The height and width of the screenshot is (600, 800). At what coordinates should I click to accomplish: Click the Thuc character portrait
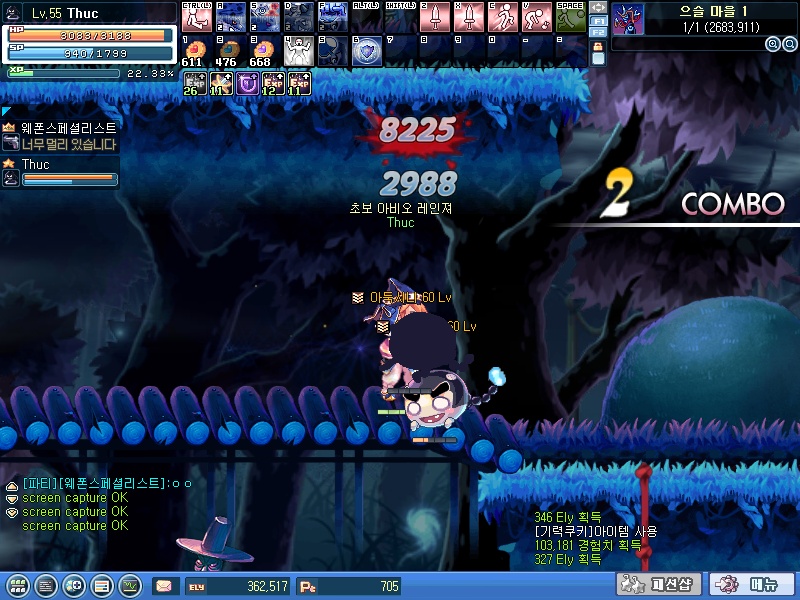[15, 14]
